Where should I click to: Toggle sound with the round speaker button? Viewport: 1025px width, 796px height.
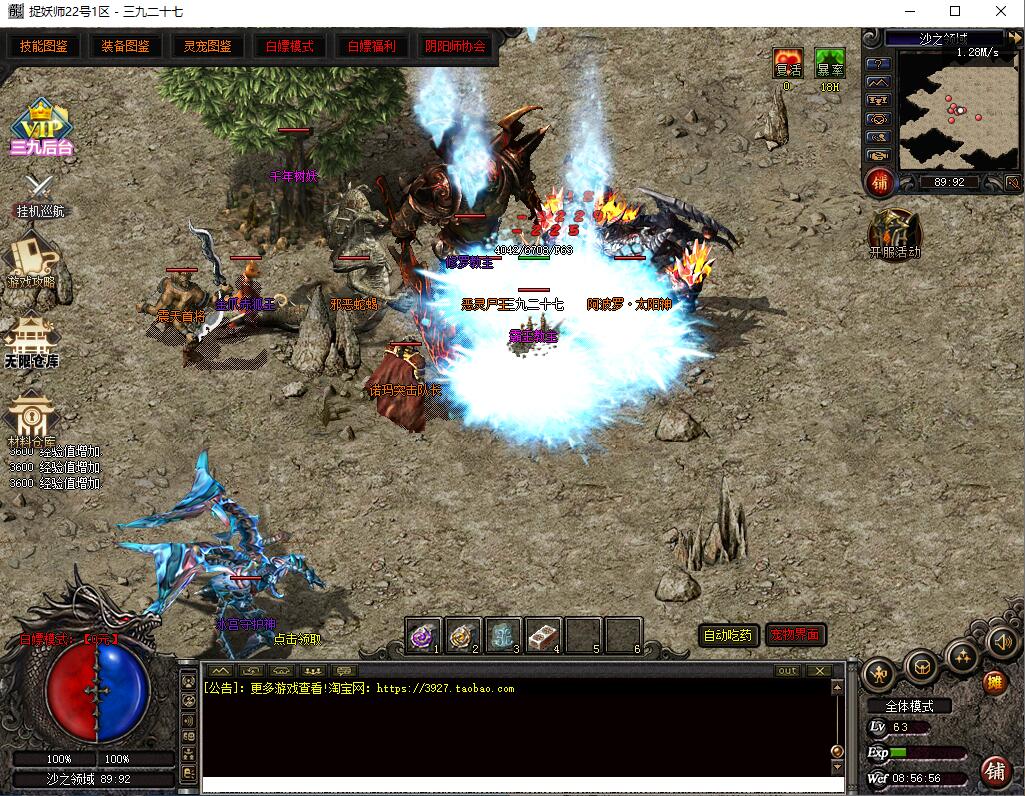(1001, 642)
